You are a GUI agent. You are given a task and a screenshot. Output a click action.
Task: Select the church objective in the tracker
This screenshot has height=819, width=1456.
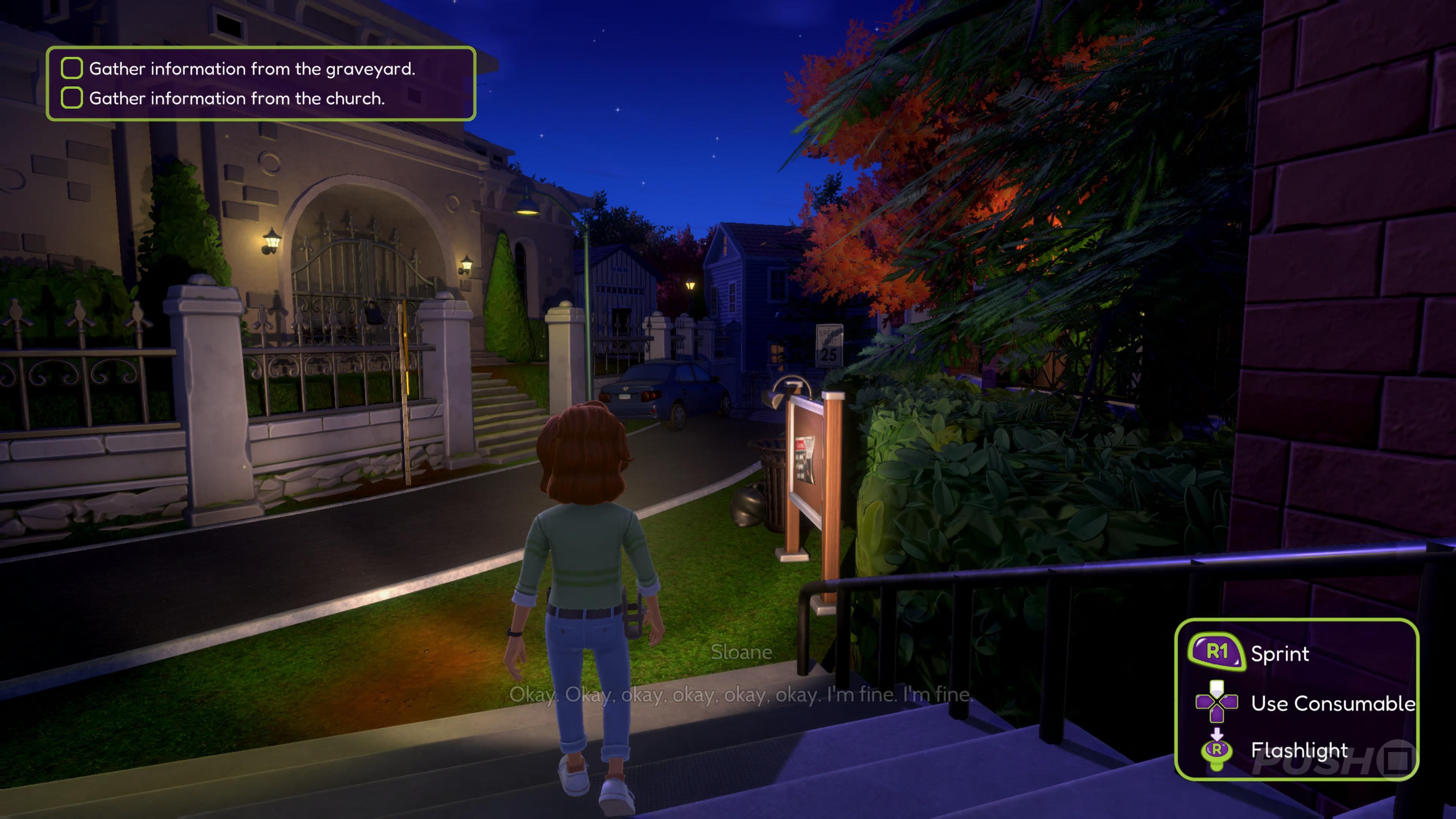tap(236, 98)
